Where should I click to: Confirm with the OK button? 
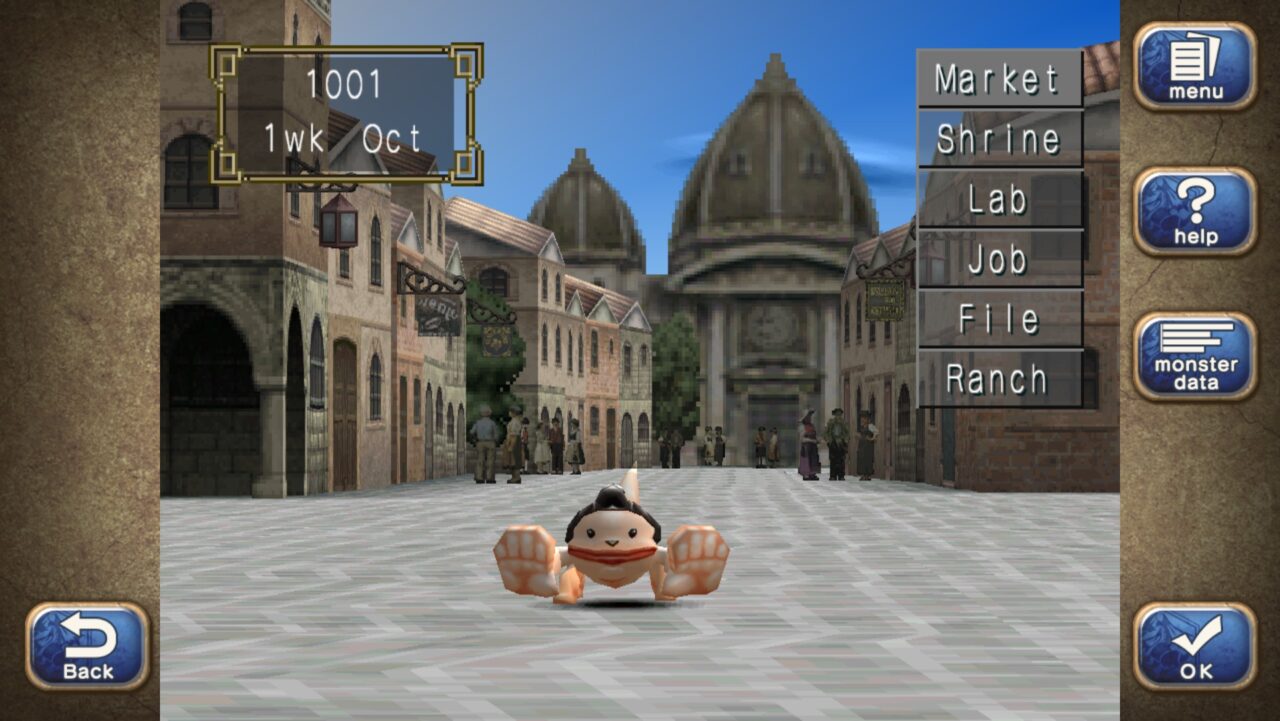click(1195, 646)
